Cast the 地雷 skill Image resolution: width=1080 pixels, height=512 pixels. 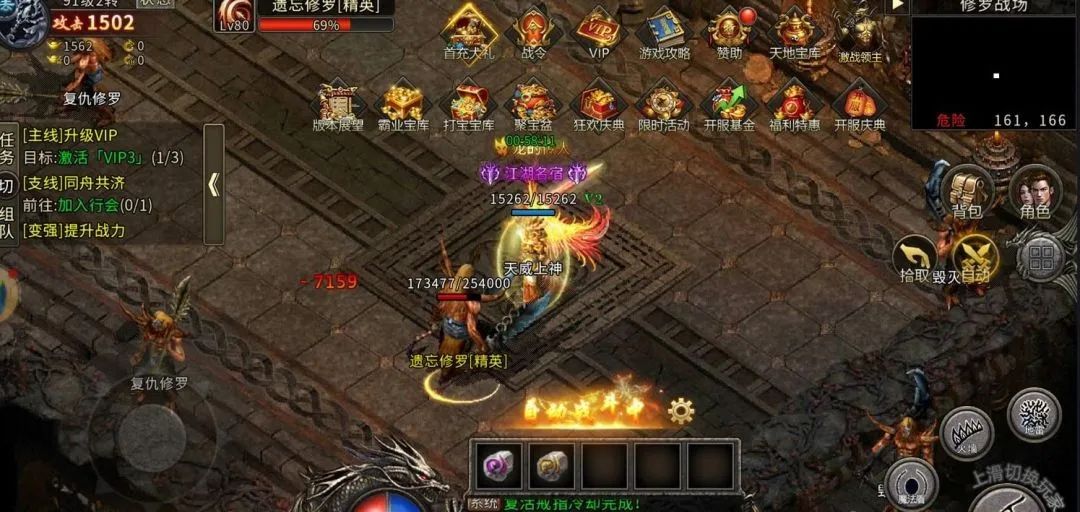(1033, 414)
